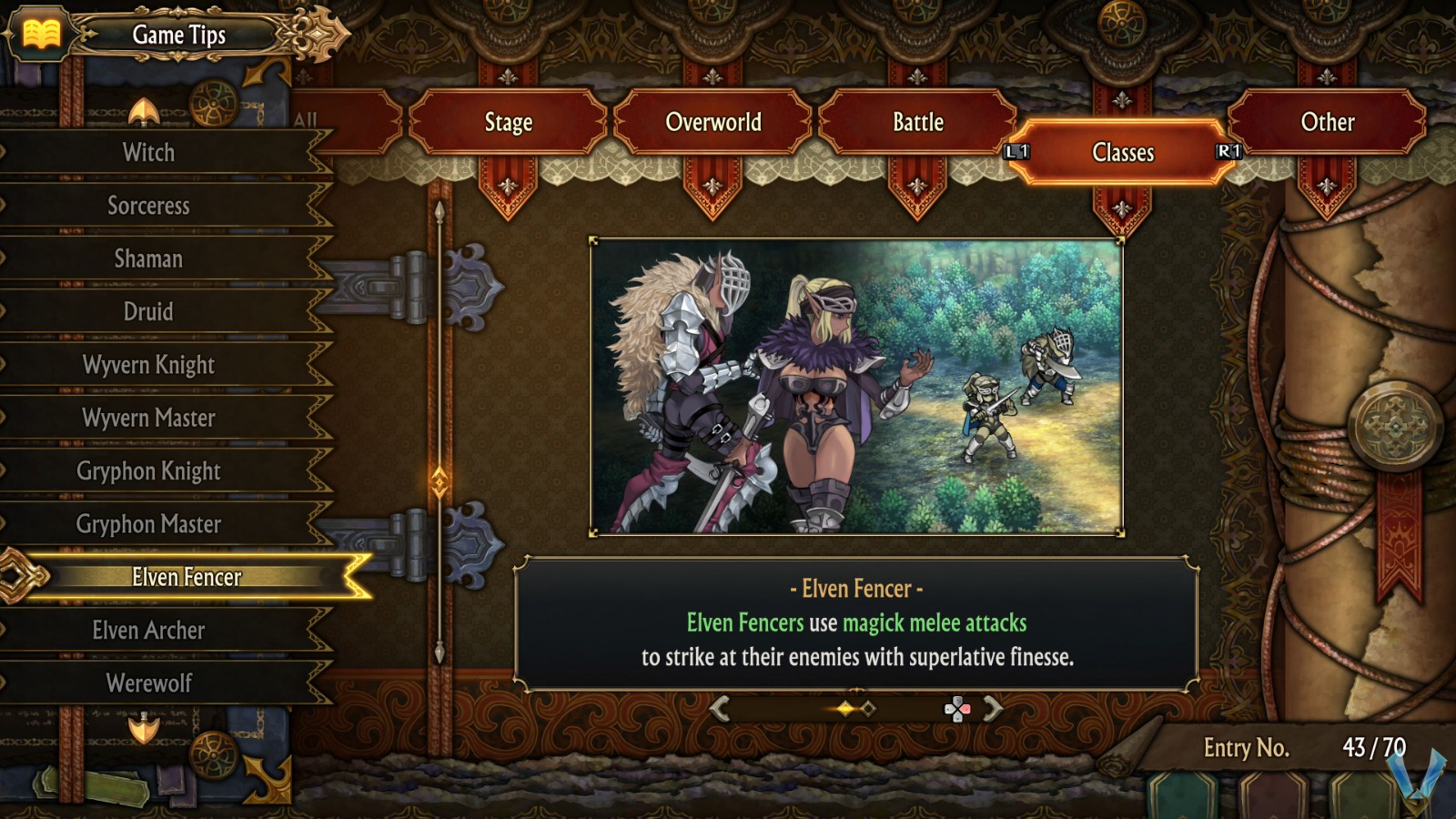Select the Other category banner

coord(1327,122)
